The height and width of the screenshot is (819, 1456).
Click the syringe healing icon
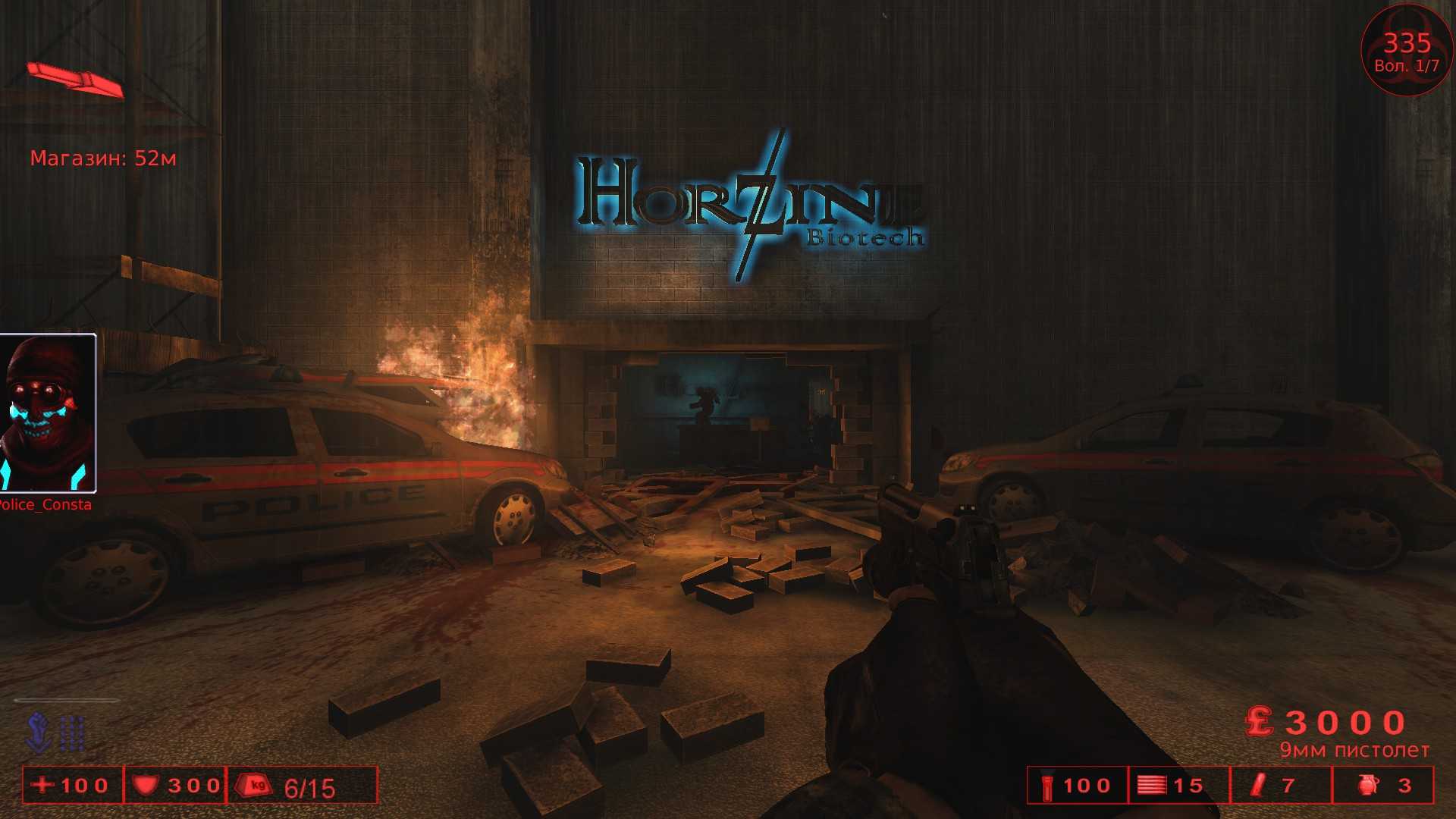pyautogui.click(x=1259, y=786)
